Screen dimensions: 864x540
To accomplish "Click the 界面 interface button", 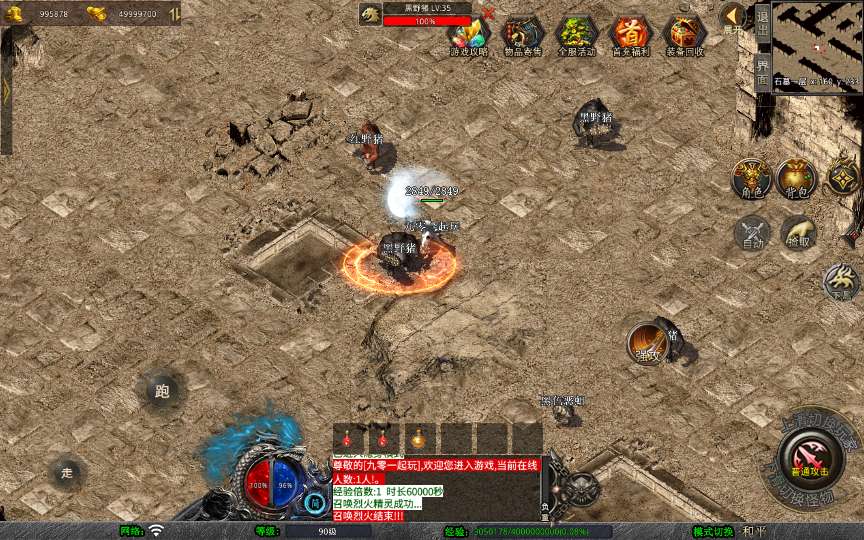I will click(x=762, y=72).
